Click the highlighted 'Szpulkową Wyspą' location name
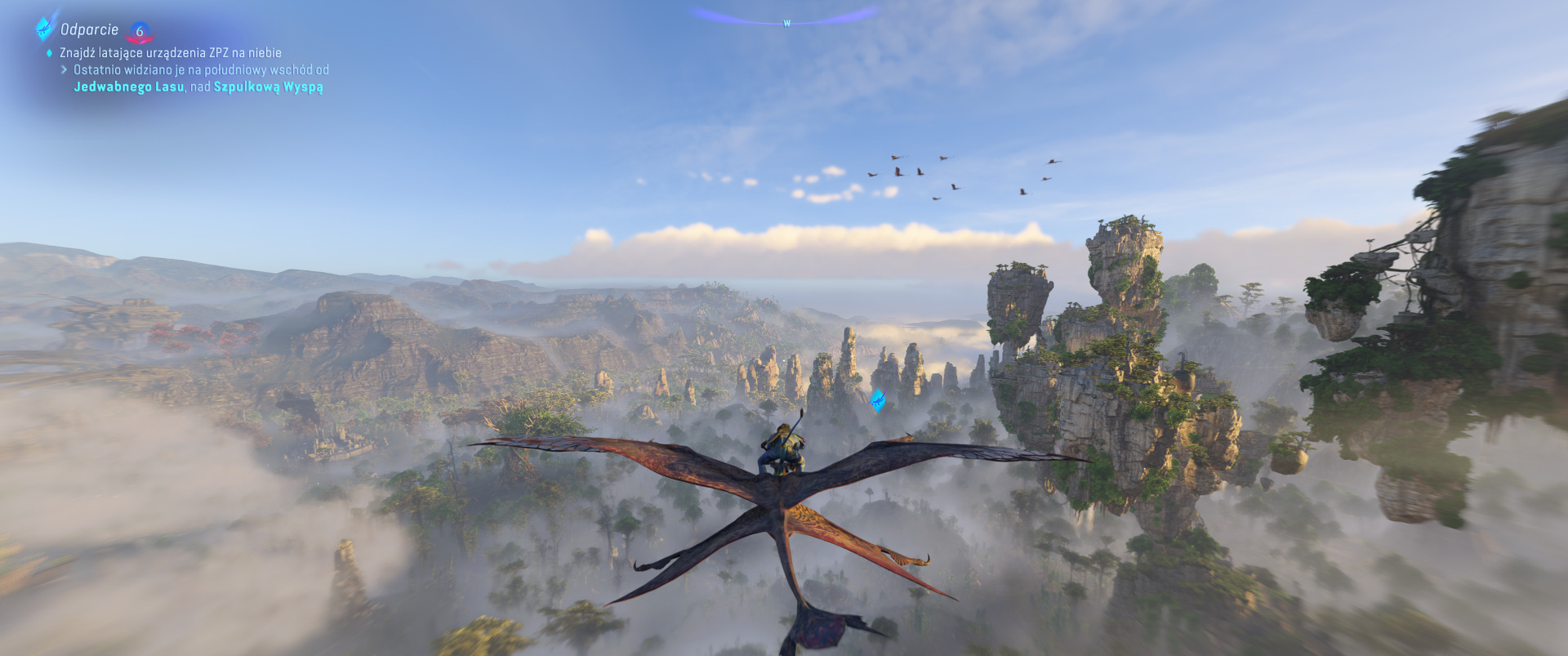The width and height of the screenshot is (1568, 656). click(268, 87)
